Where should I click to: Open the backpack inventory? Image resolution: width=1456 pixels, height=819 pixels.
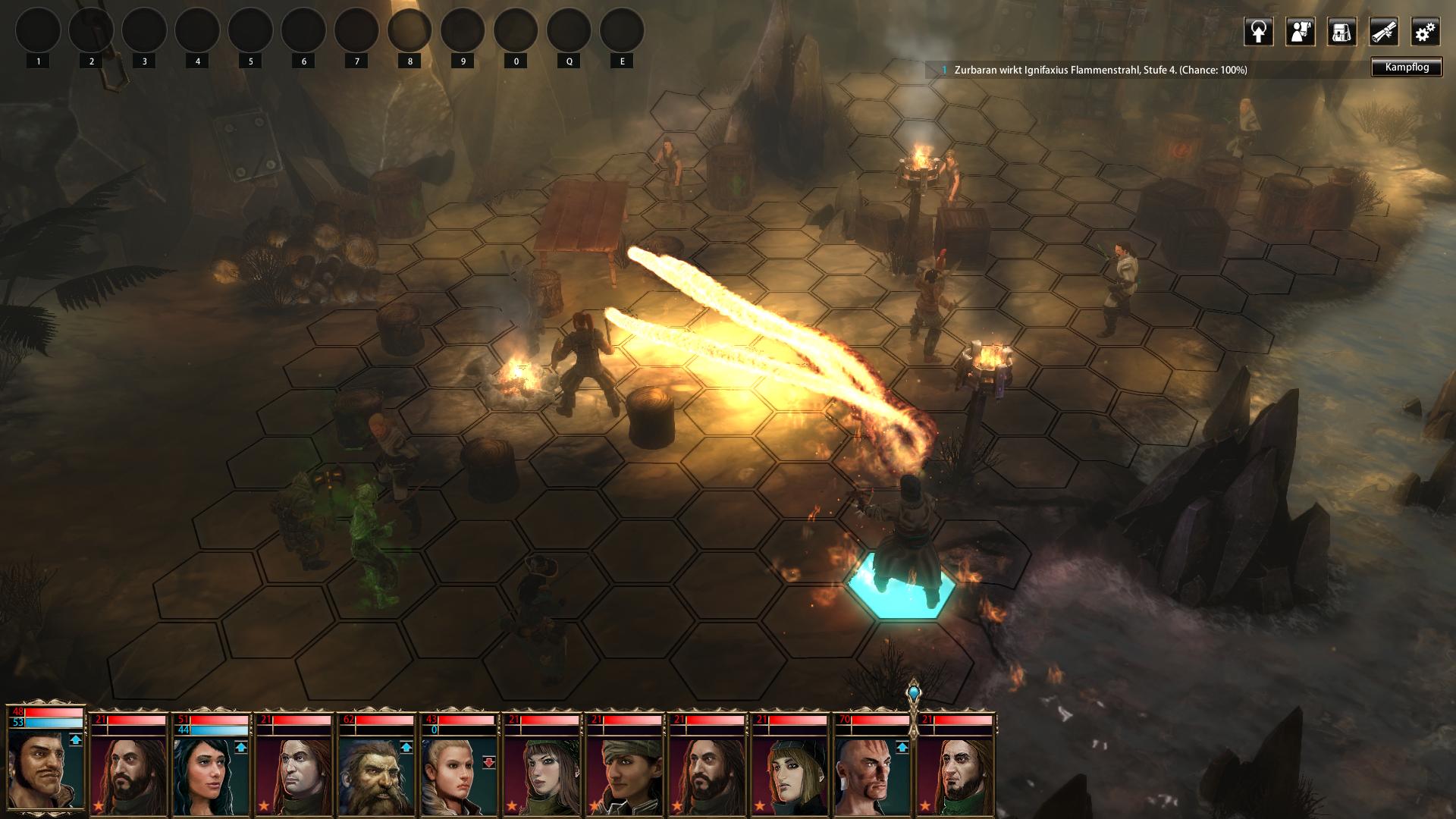[1341, 32]
